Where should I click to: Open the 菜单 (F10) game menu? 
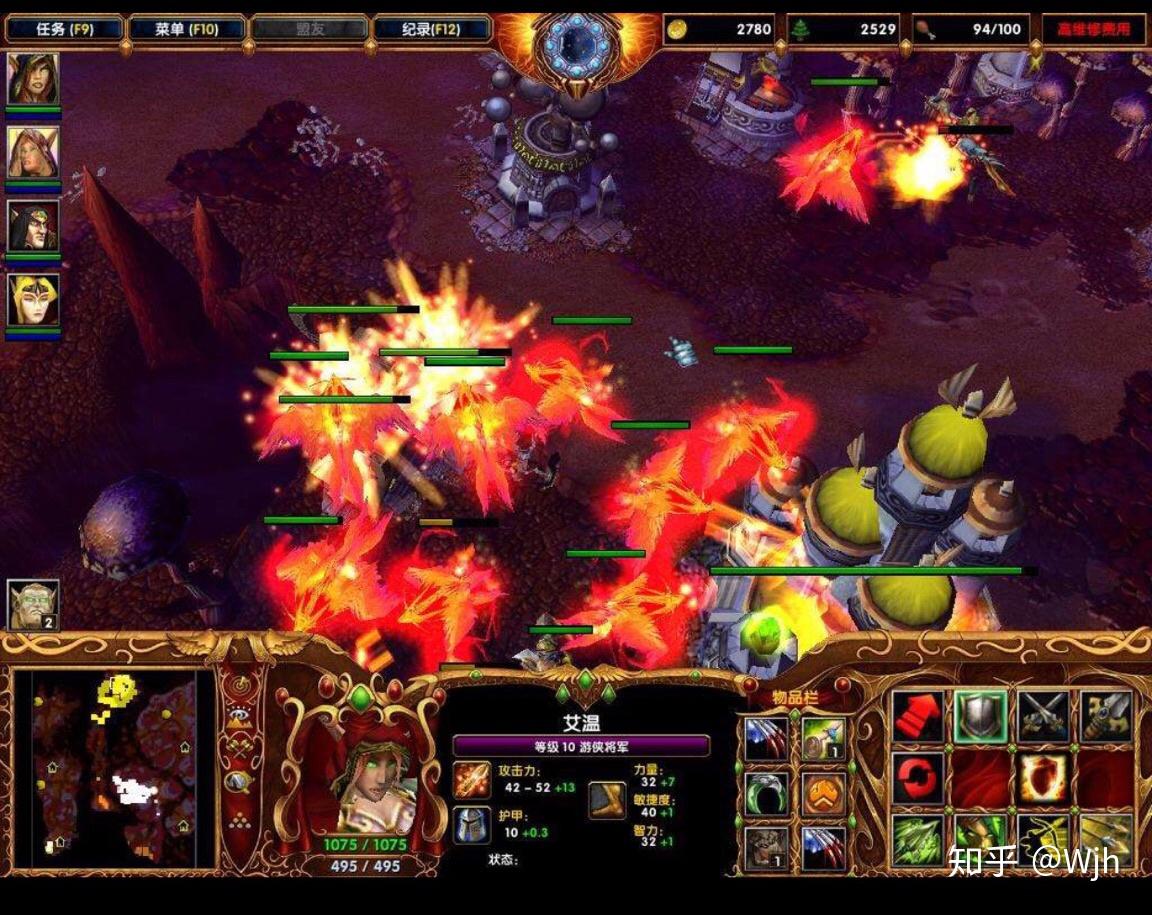[x=186, y=29]
